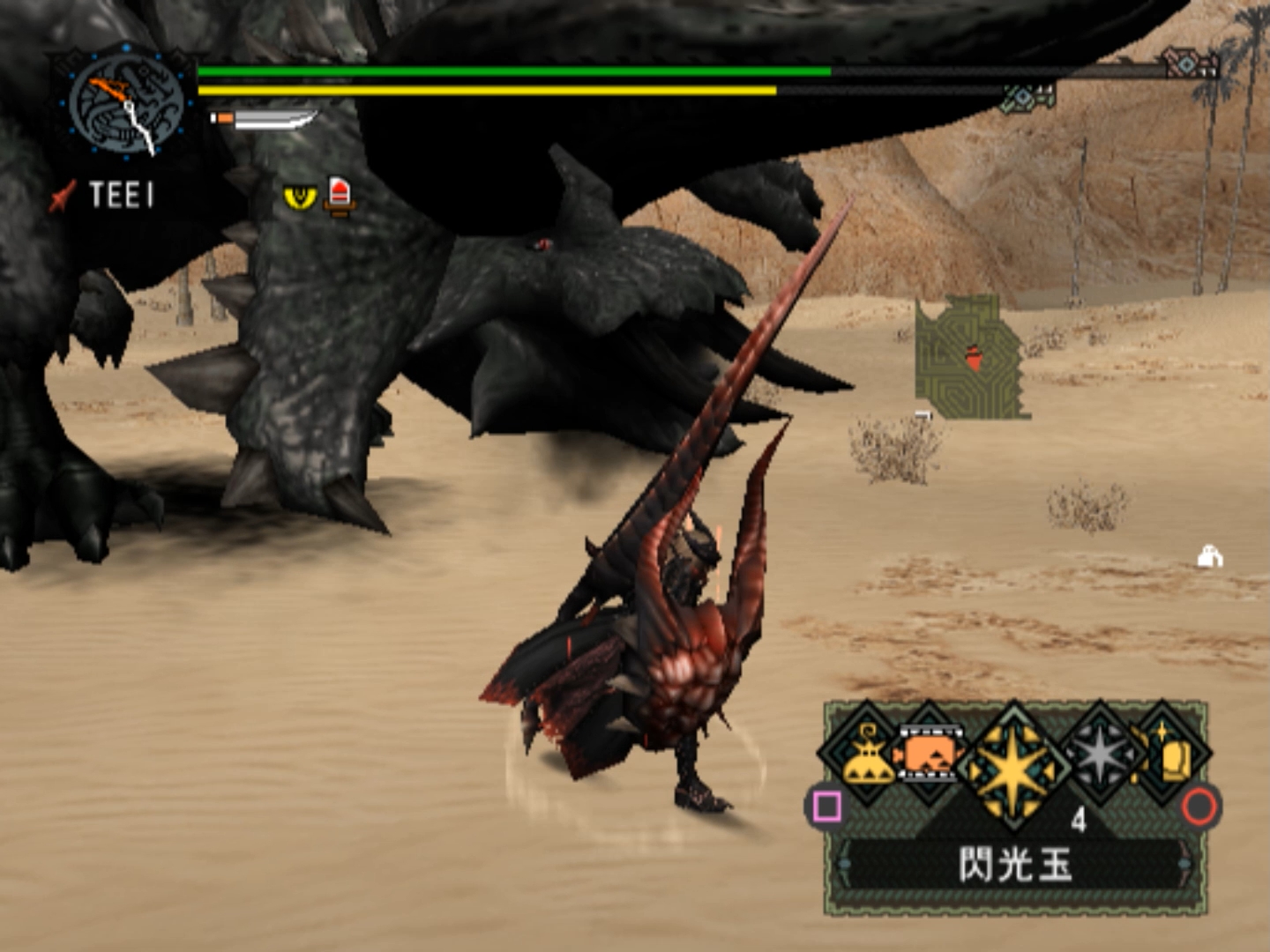
Task: Open the green area minimap
Action: click(970, 358)
